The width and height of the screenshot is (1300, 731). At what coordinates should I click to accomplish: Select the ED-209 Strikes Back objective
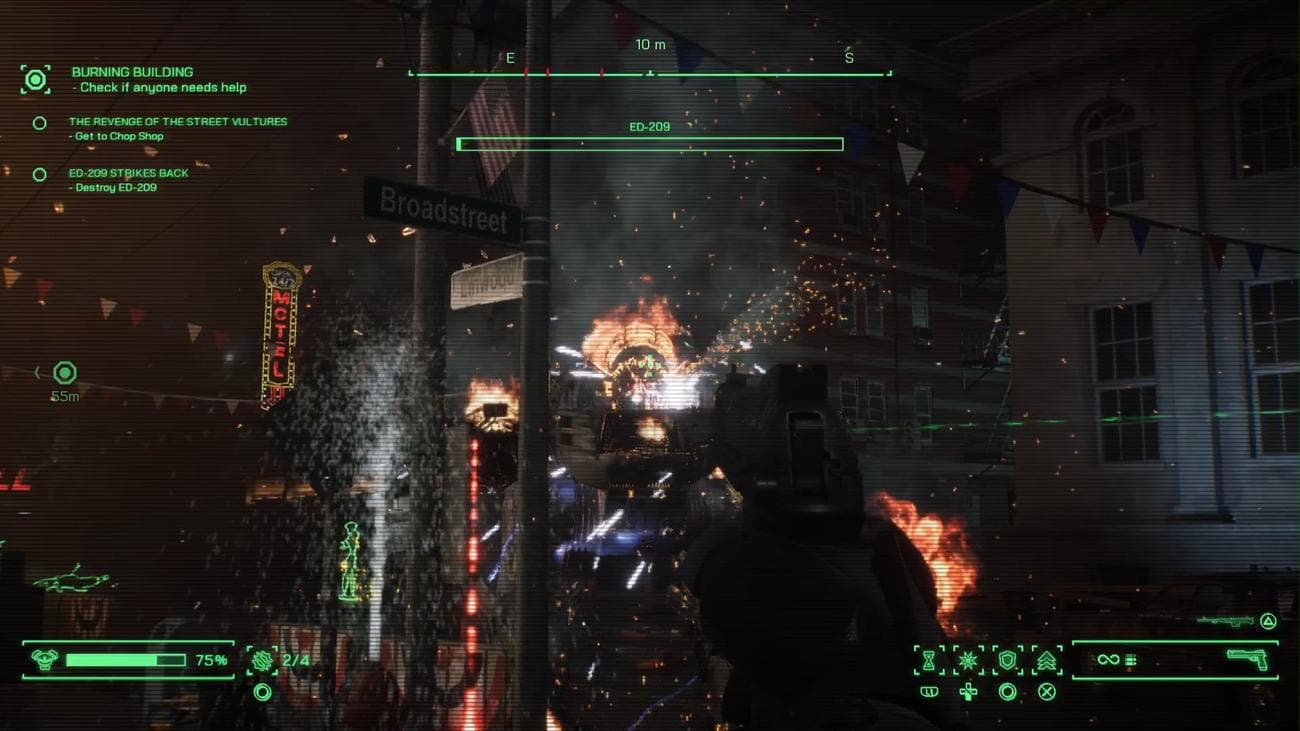tap(129, 173)
